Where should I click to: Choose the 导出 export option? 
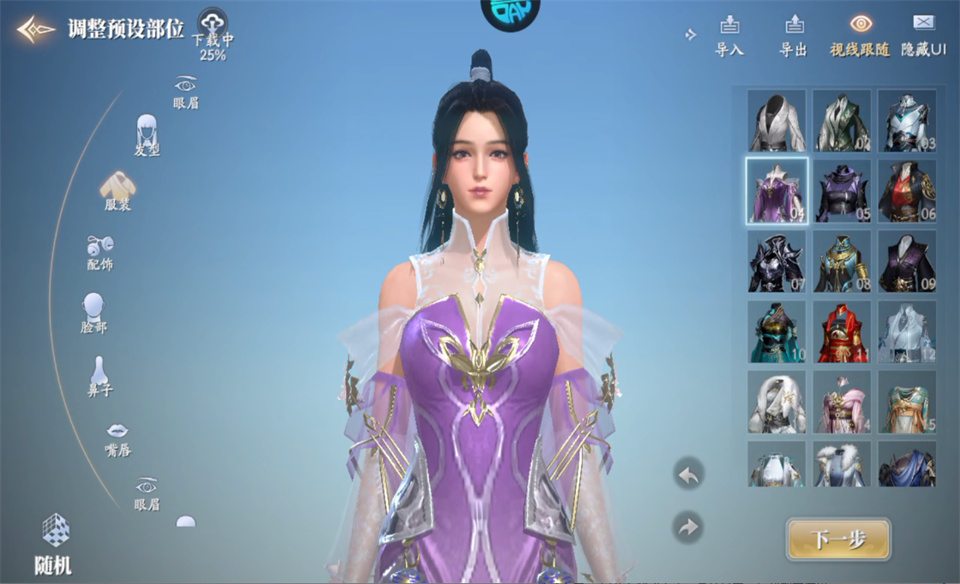793,34
